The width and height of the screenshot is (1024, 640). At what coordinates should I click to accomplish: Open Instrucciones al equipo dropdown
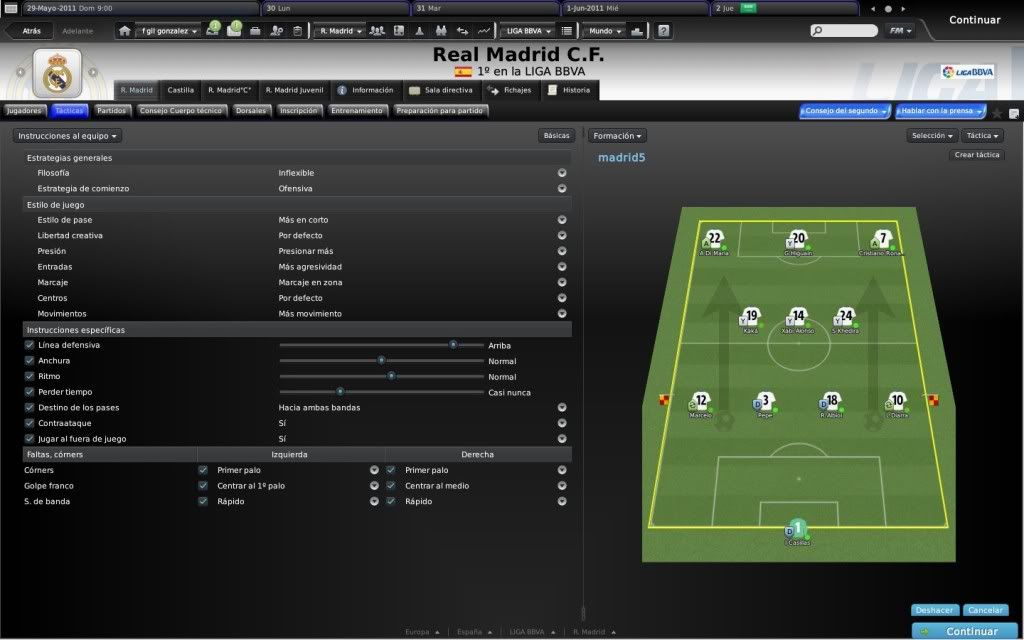(x=69, y=135)
